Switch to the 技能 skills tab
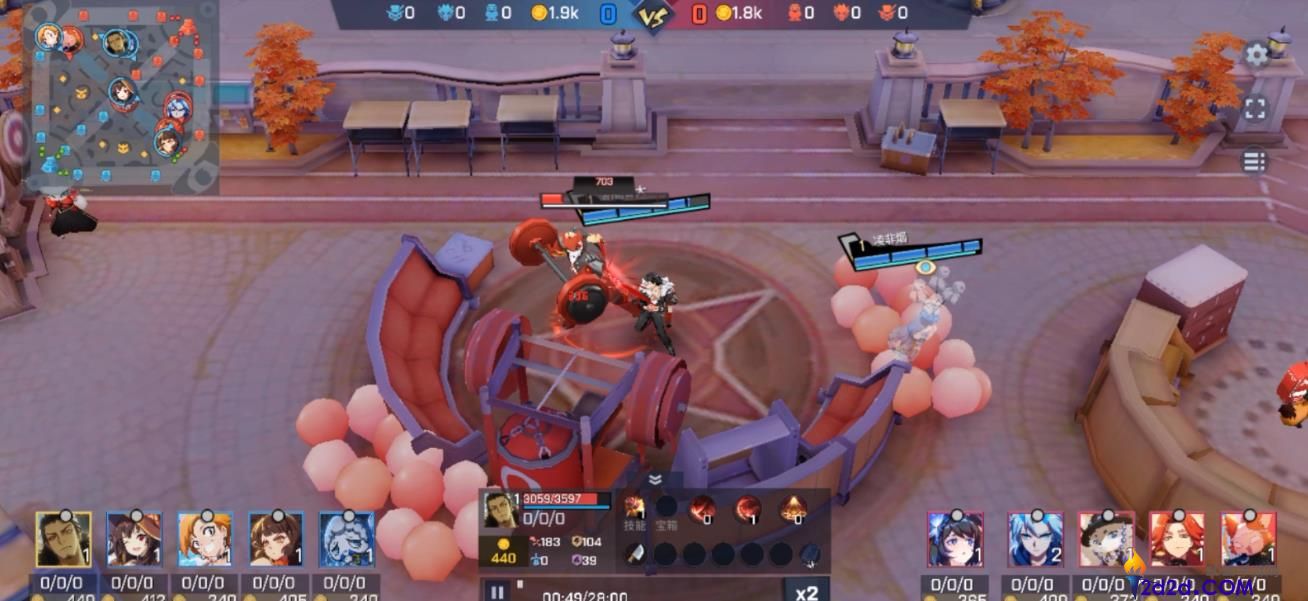This screenshot has width=1308, height=601. coord(636,511)
